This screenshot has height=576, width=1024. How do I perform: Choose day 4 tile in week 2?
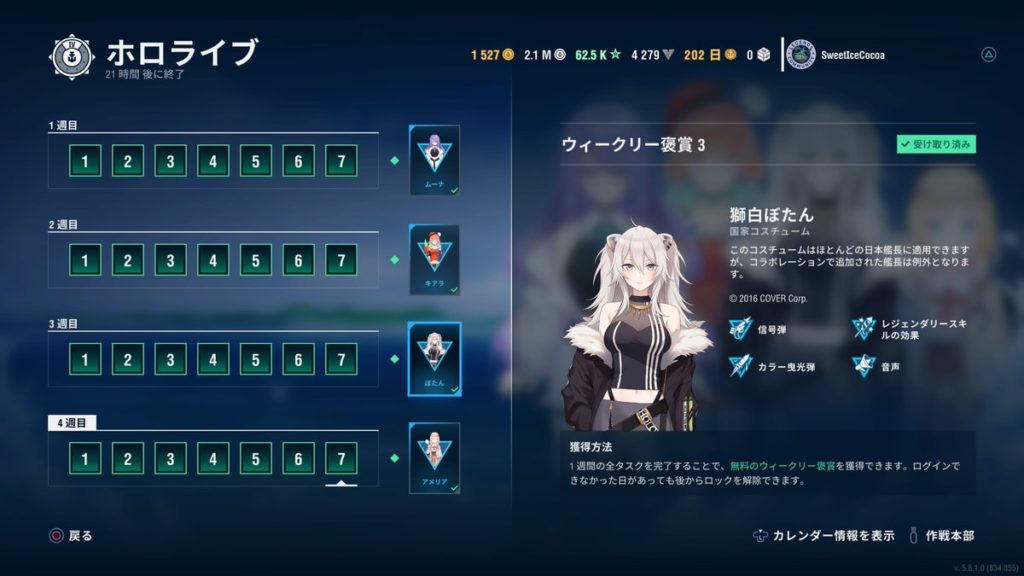(213, 260)
